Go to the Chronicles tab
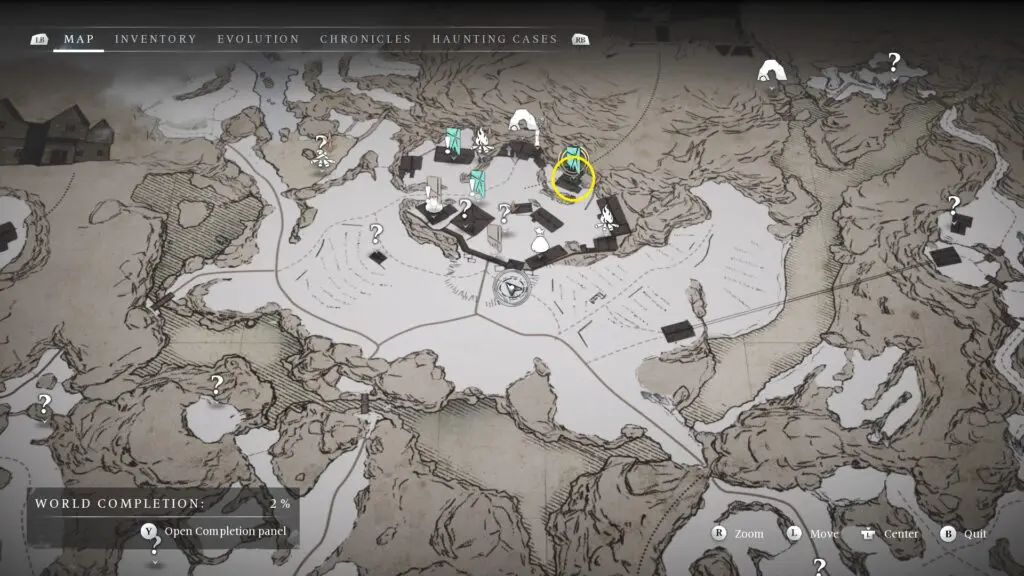The image size is (1024, 576). (365, 39)
